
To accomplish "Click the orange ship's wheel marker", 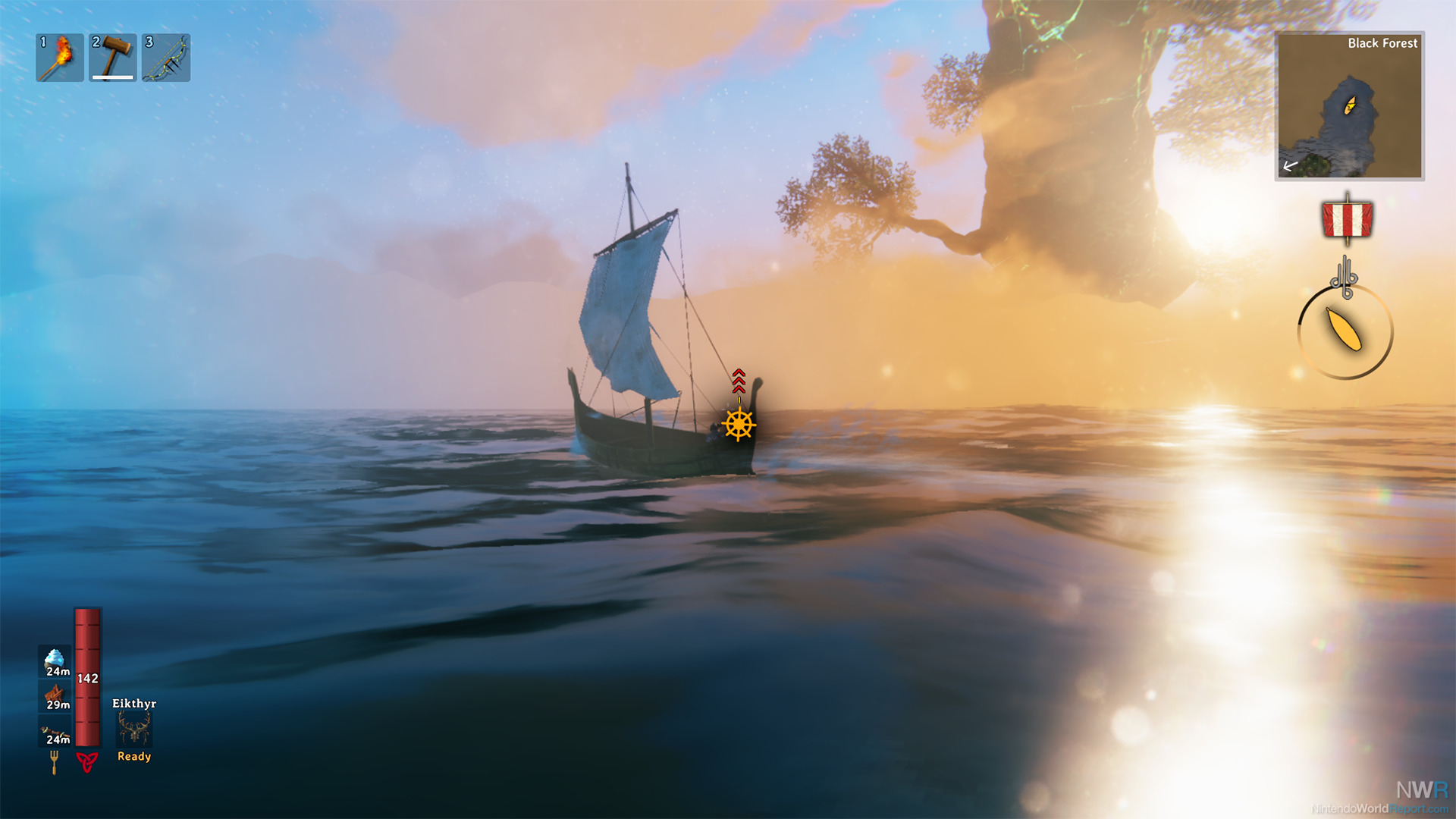I will (739, 425).
